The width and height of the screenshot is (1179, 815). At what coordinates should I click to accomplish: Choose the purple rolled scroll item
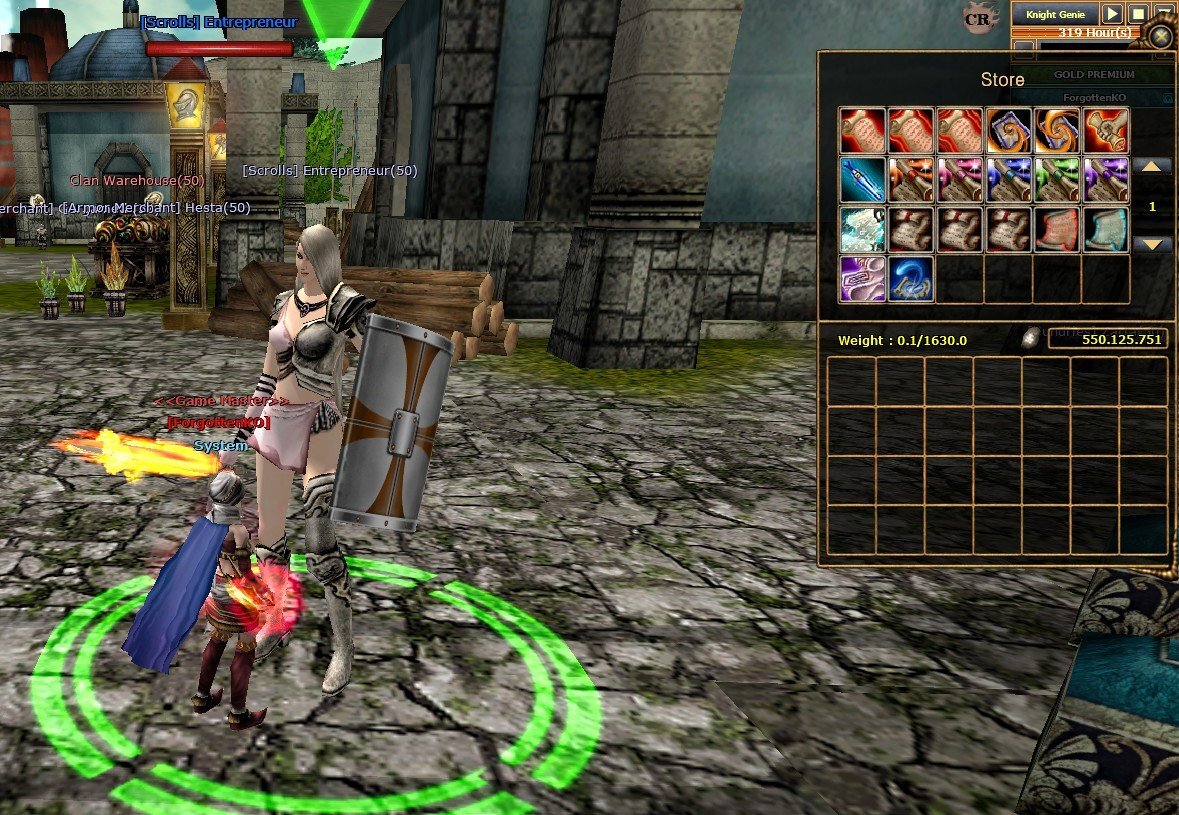tap(862, 279)
